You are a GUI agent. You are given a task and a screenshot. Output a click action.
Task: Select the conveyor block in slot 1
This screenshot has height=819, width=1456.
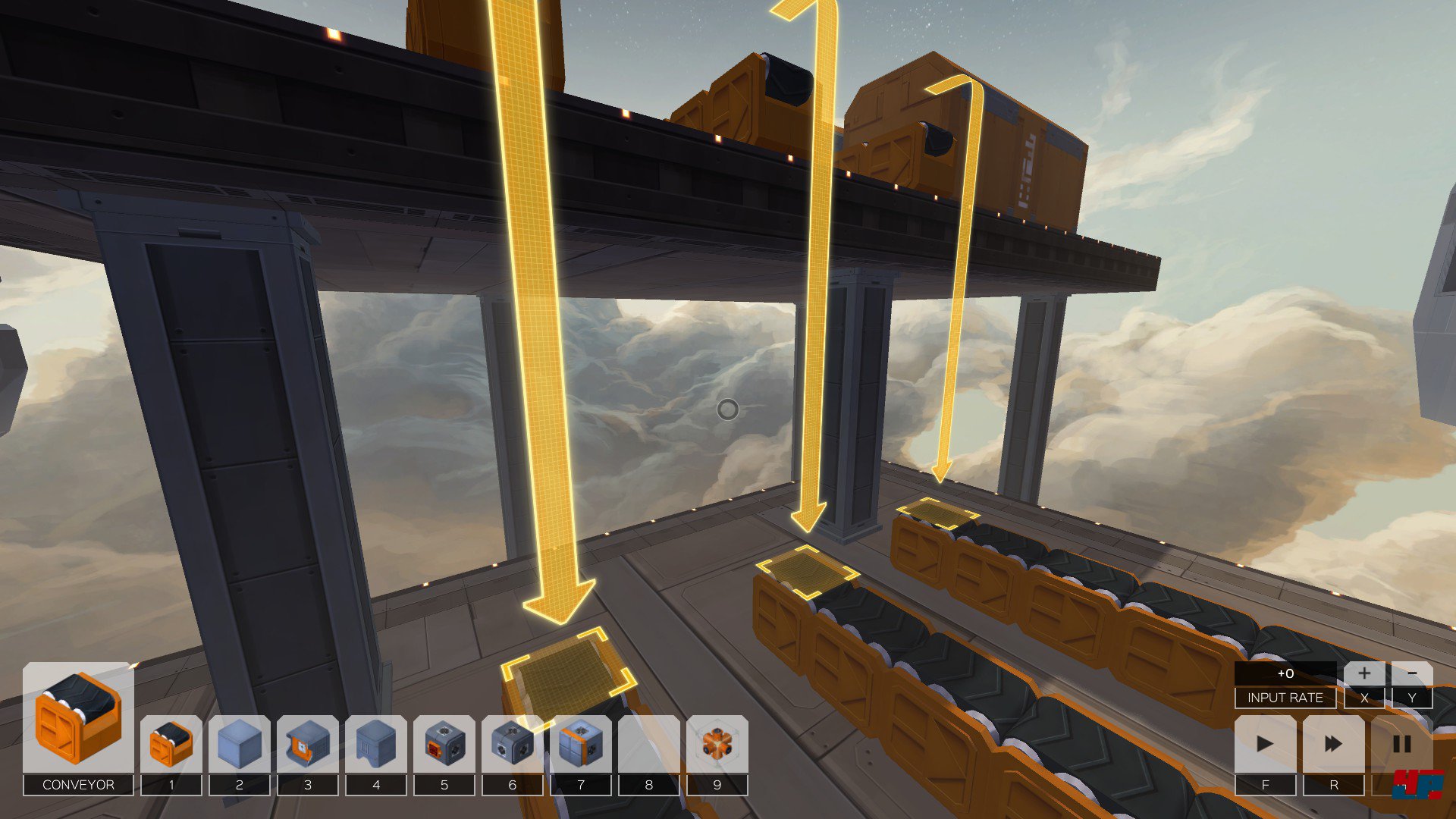pos(171,744)
